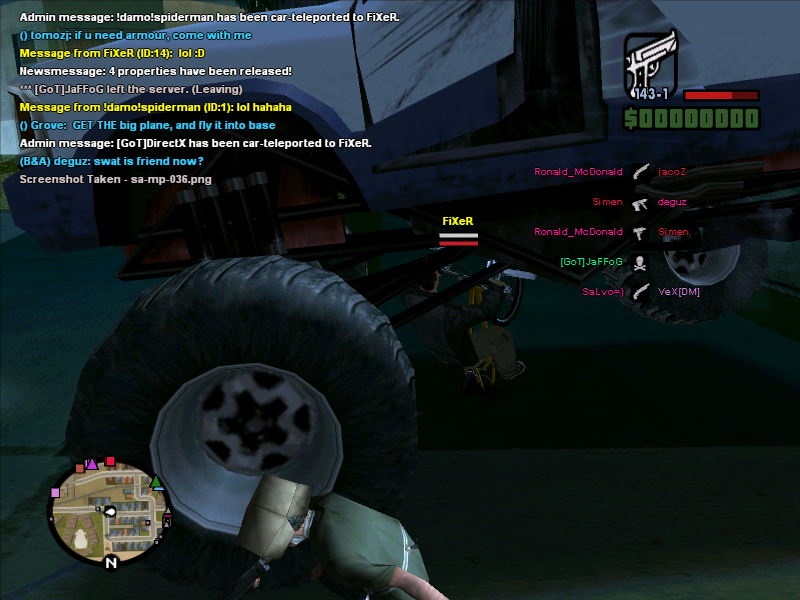The width and height of the screenshot is (800, 600).
Task: Click the pink square radar blip
Action: pos(56,491)
